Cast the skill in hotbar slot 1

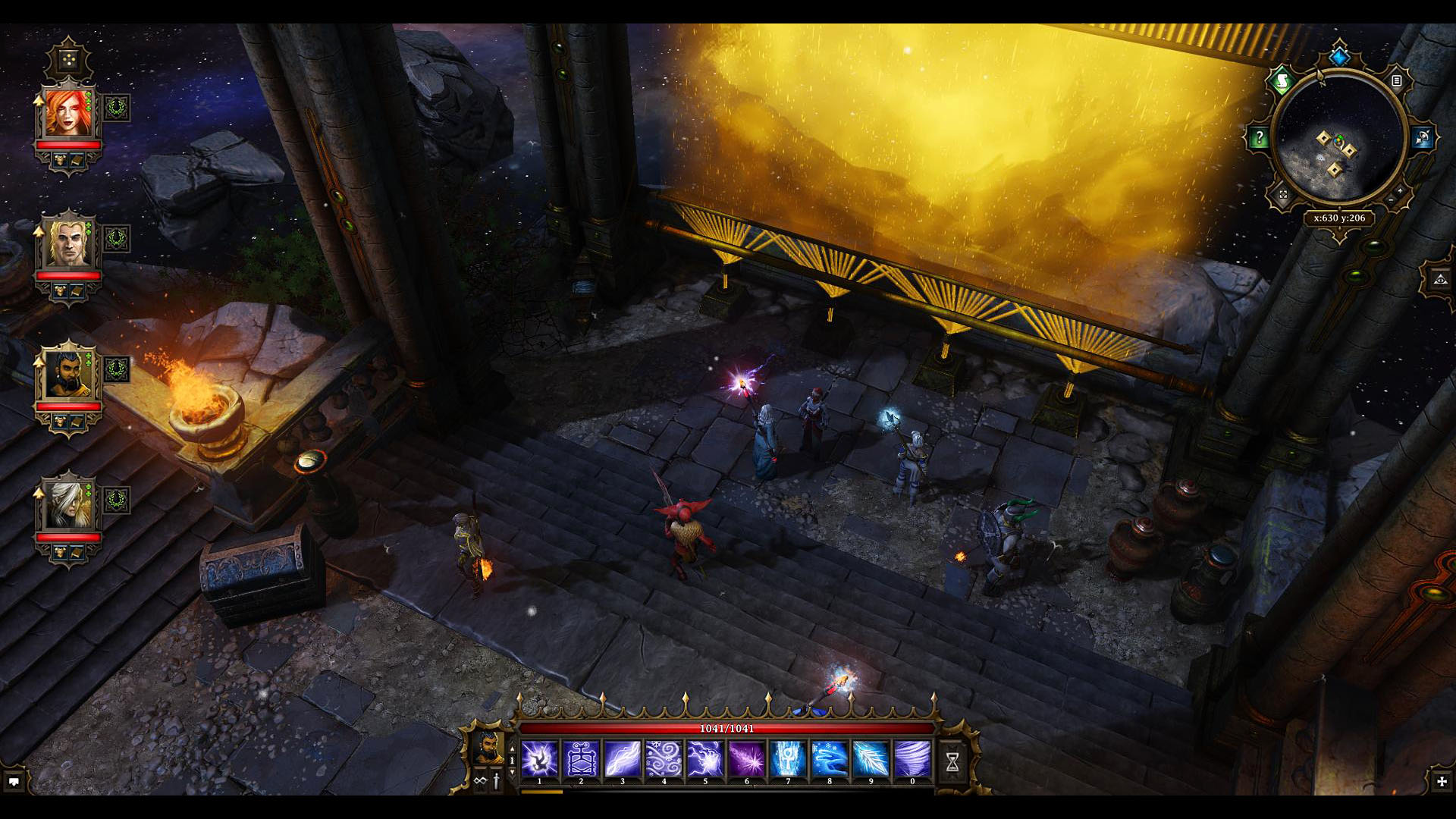coord(539,759)
